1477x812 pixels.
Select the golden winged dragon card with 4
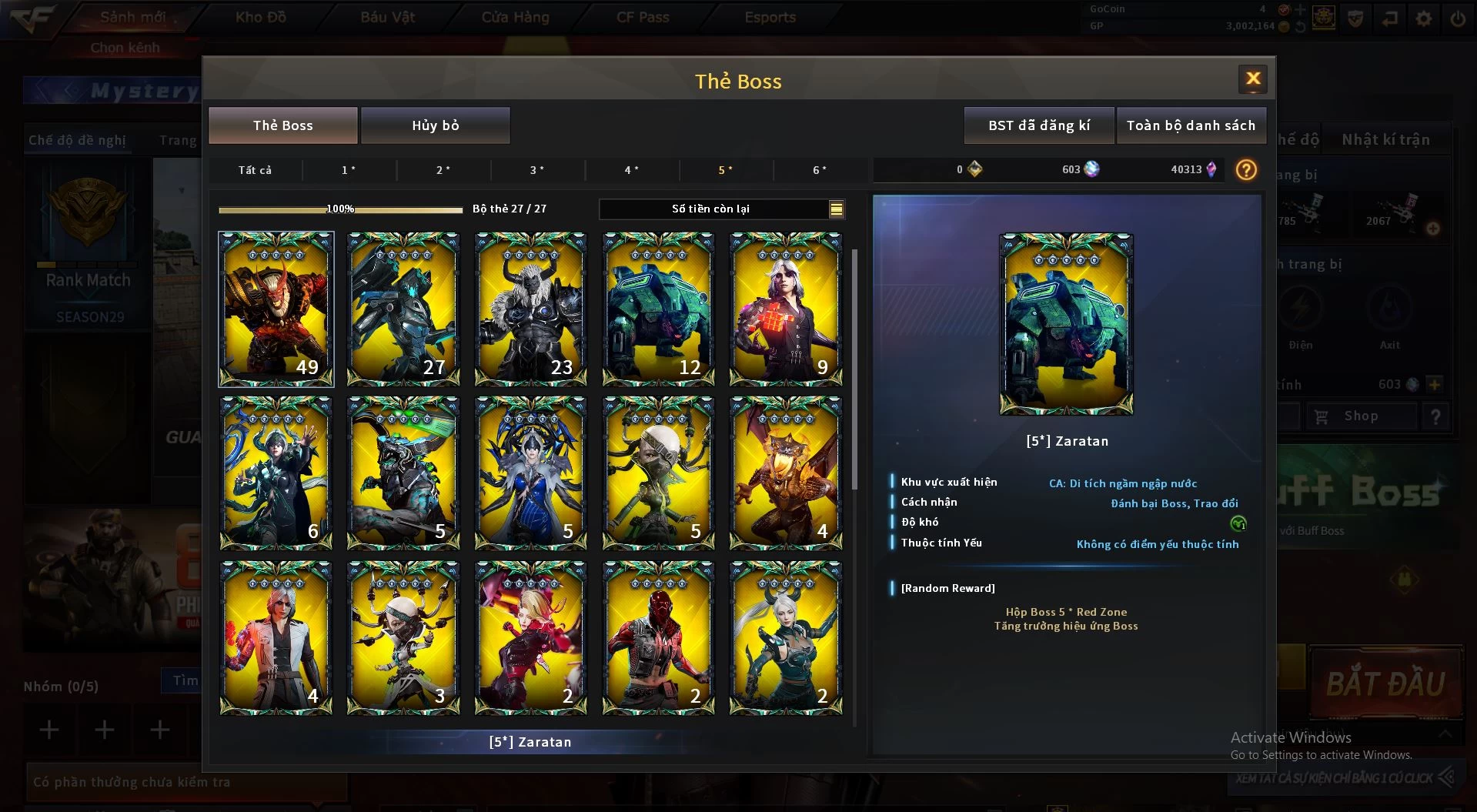click(x=785, y=473)
